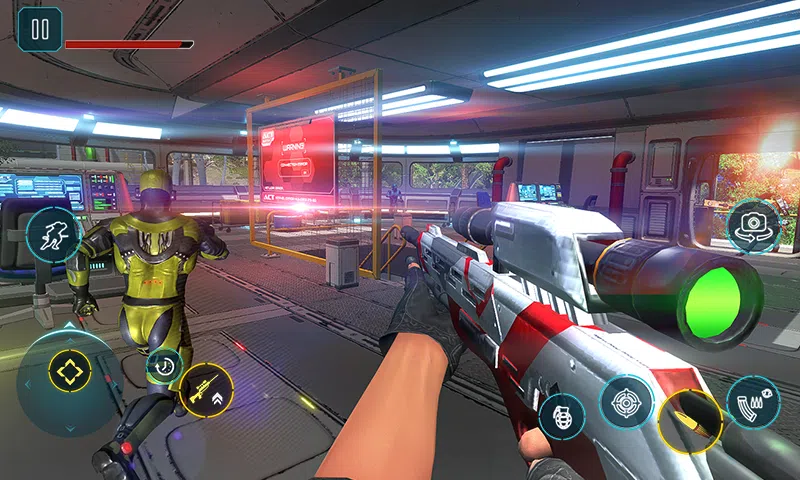
Task: Throw a grenade
Action: pyautogui.click(x=563, y=416)
